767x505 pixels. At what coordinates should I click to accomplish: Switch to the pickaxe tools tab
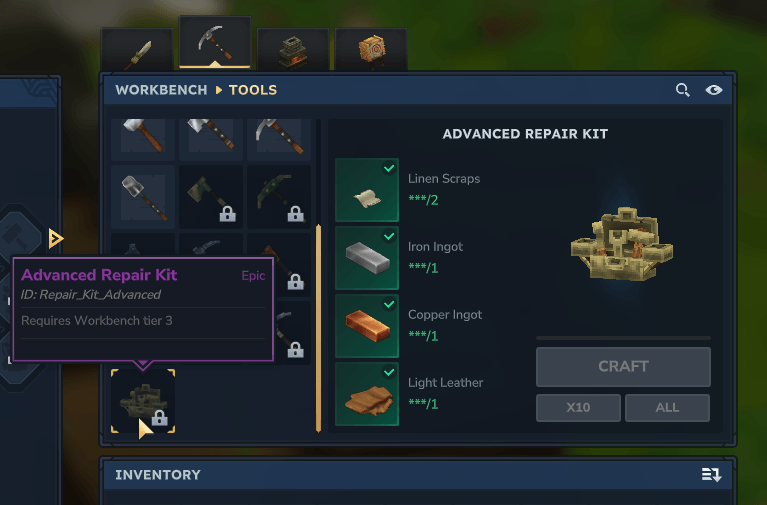coord(215,45)
